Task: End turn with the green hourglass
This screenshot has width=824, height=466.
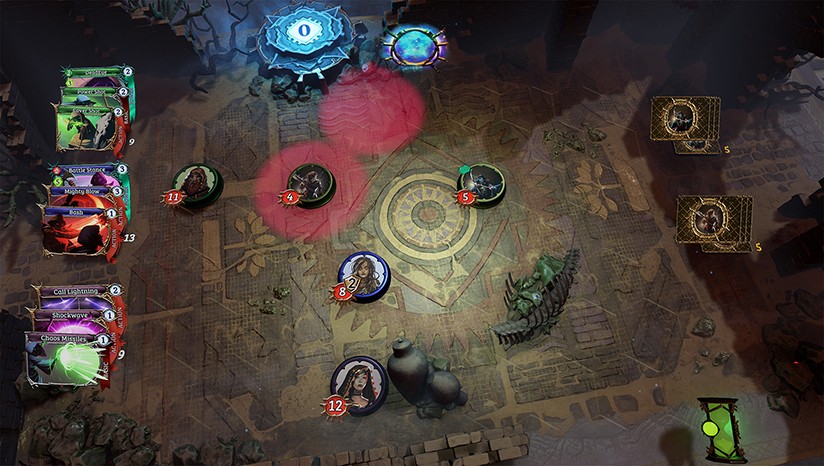Action: pos(723,430)
